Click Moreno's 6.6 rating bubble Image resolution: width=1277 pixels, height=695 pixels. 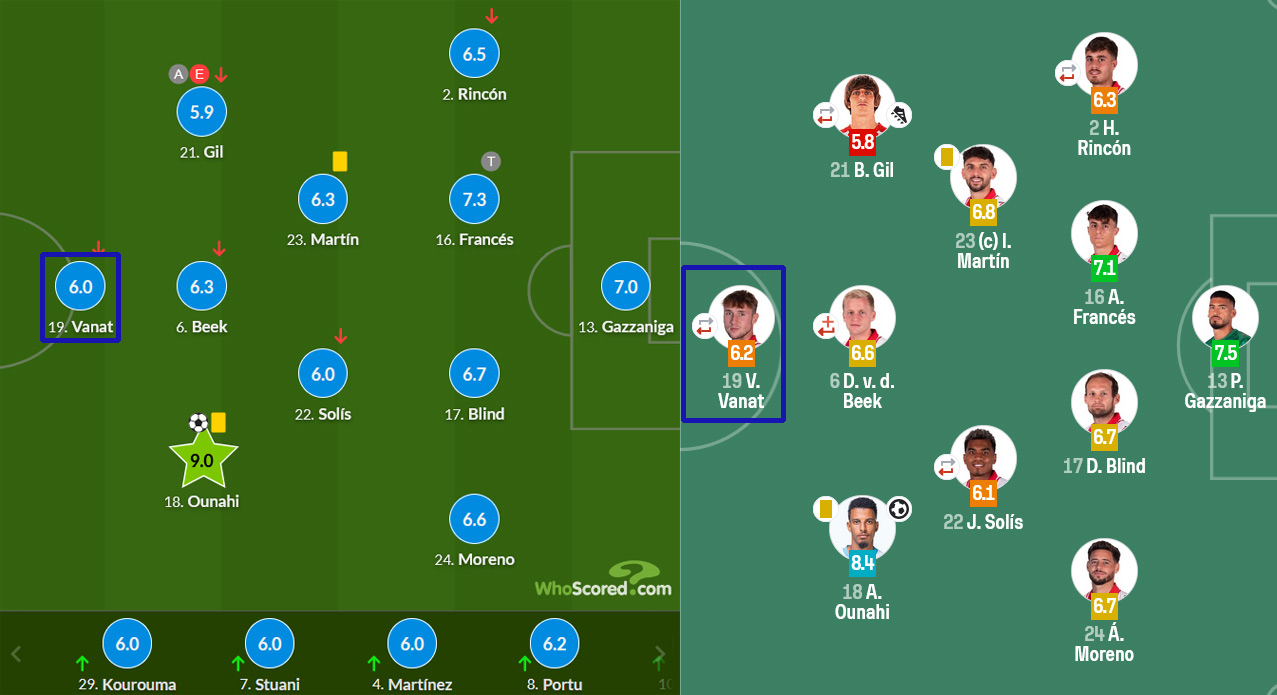click(x=474, y=519)
